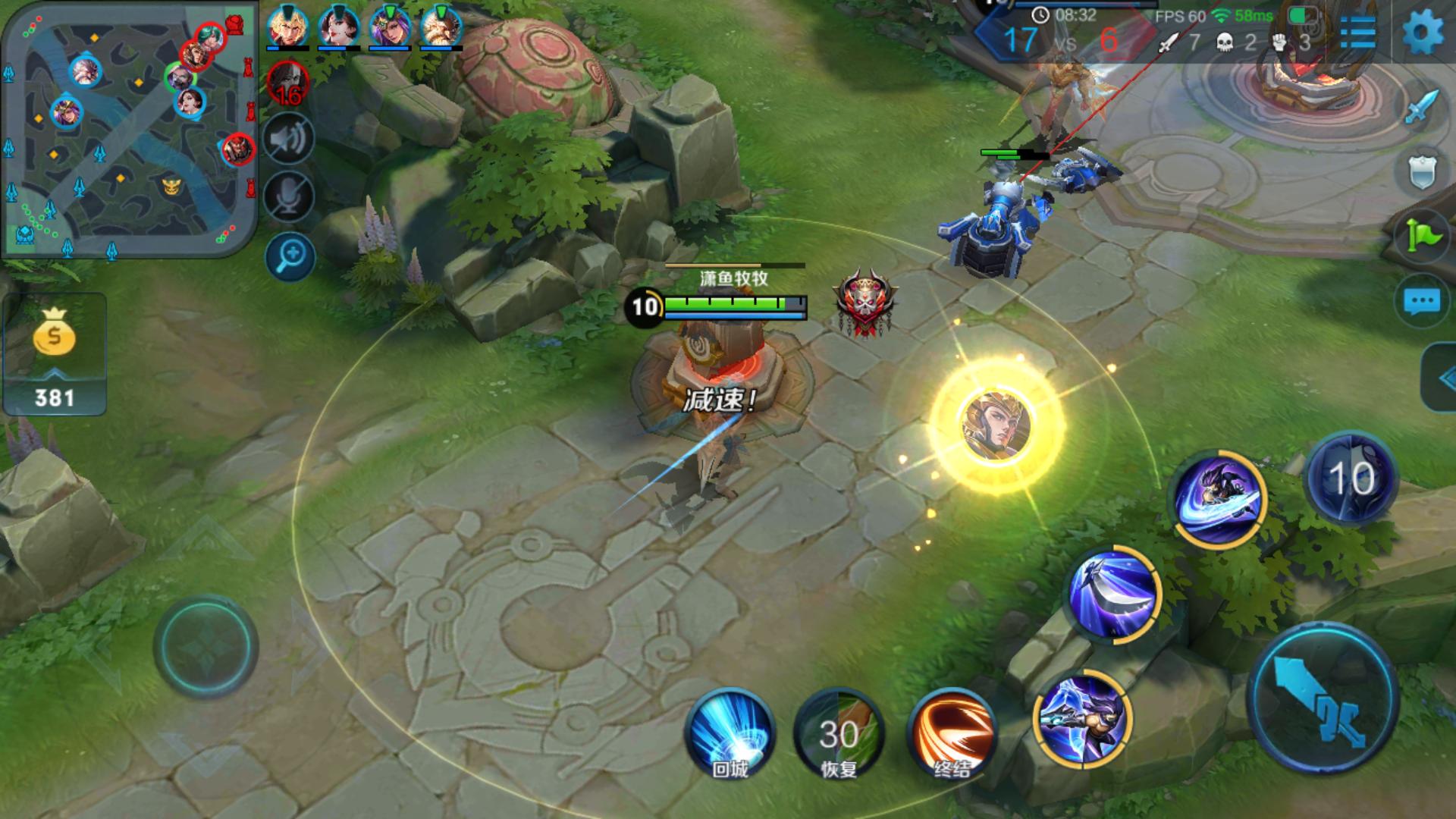Tap the minimap
This screenshot has height=819, width=1456.
coord(129,129)
